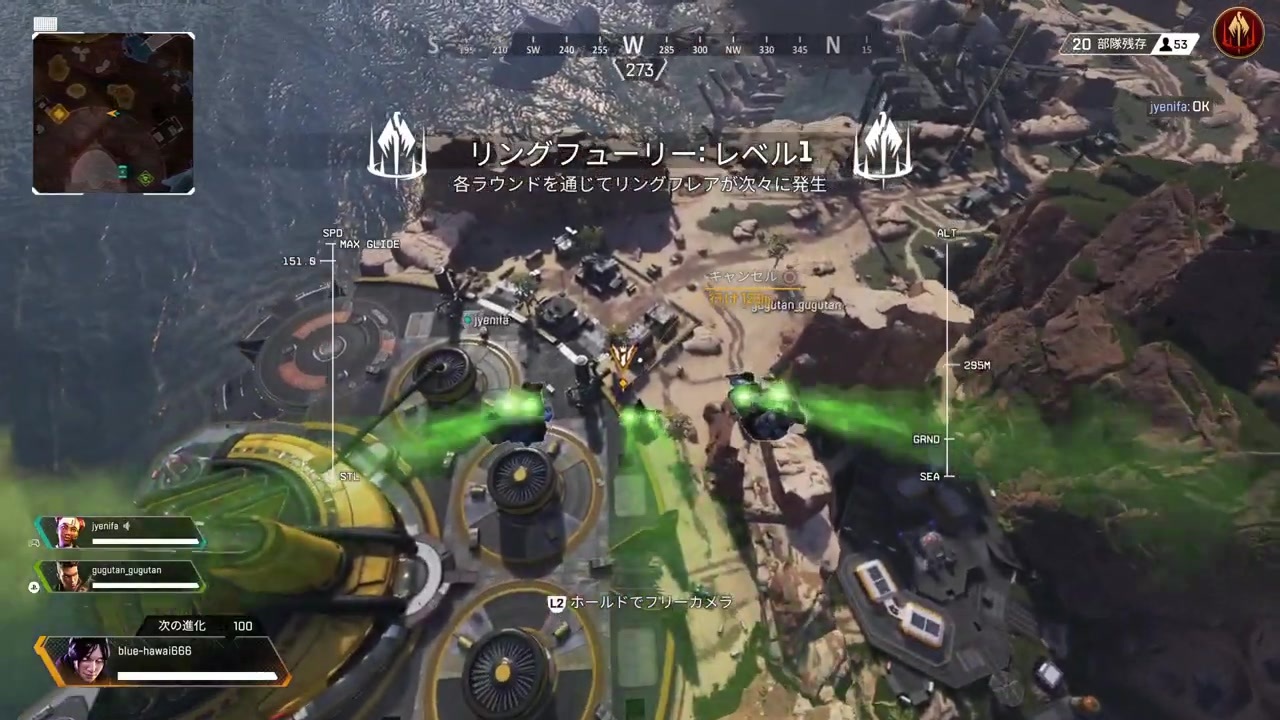Viewport: 1280px width, 720px height.
Task: Expand the 20 部隊残存 squads banner
Action: click(1110, 44)
